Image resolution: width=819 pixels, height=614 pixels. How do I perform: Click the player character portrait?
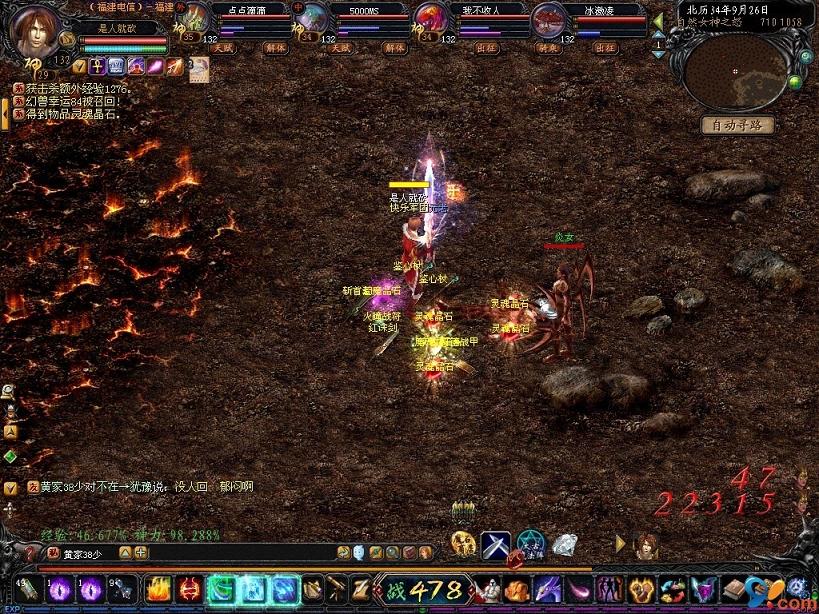coord(37,33)
